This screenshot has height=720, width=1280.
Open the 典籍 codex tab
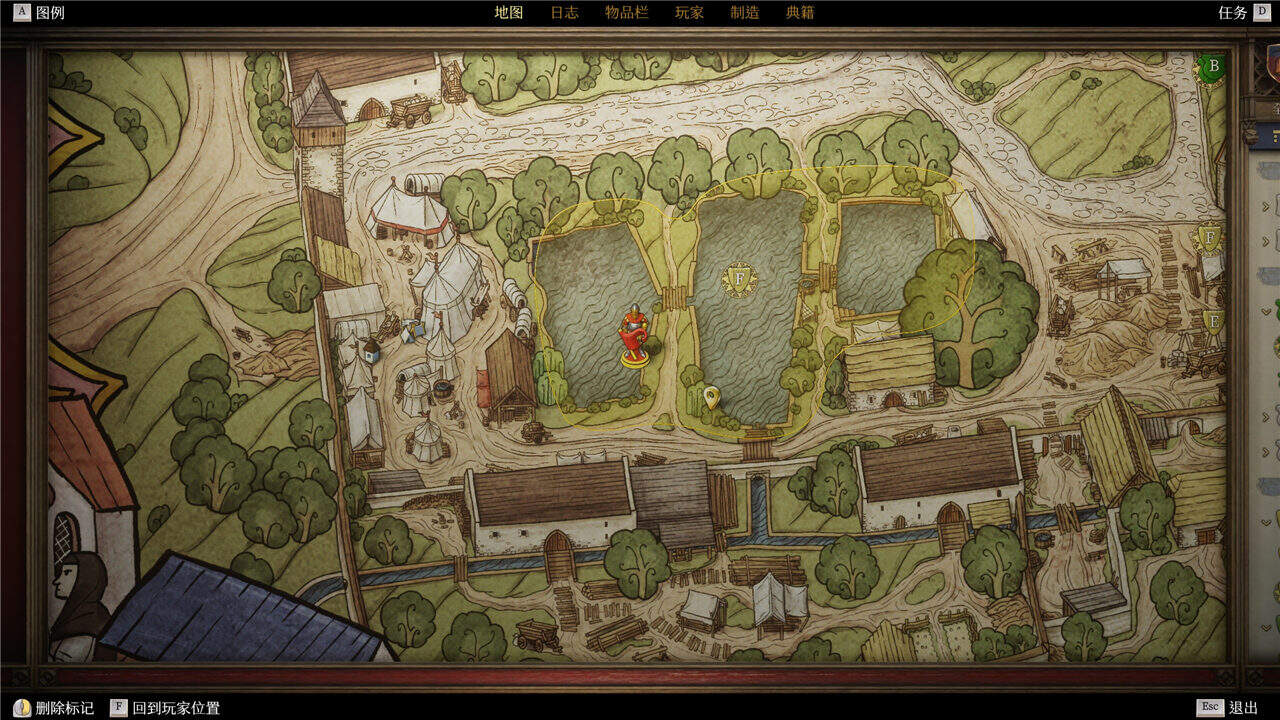tap(800, 13)
